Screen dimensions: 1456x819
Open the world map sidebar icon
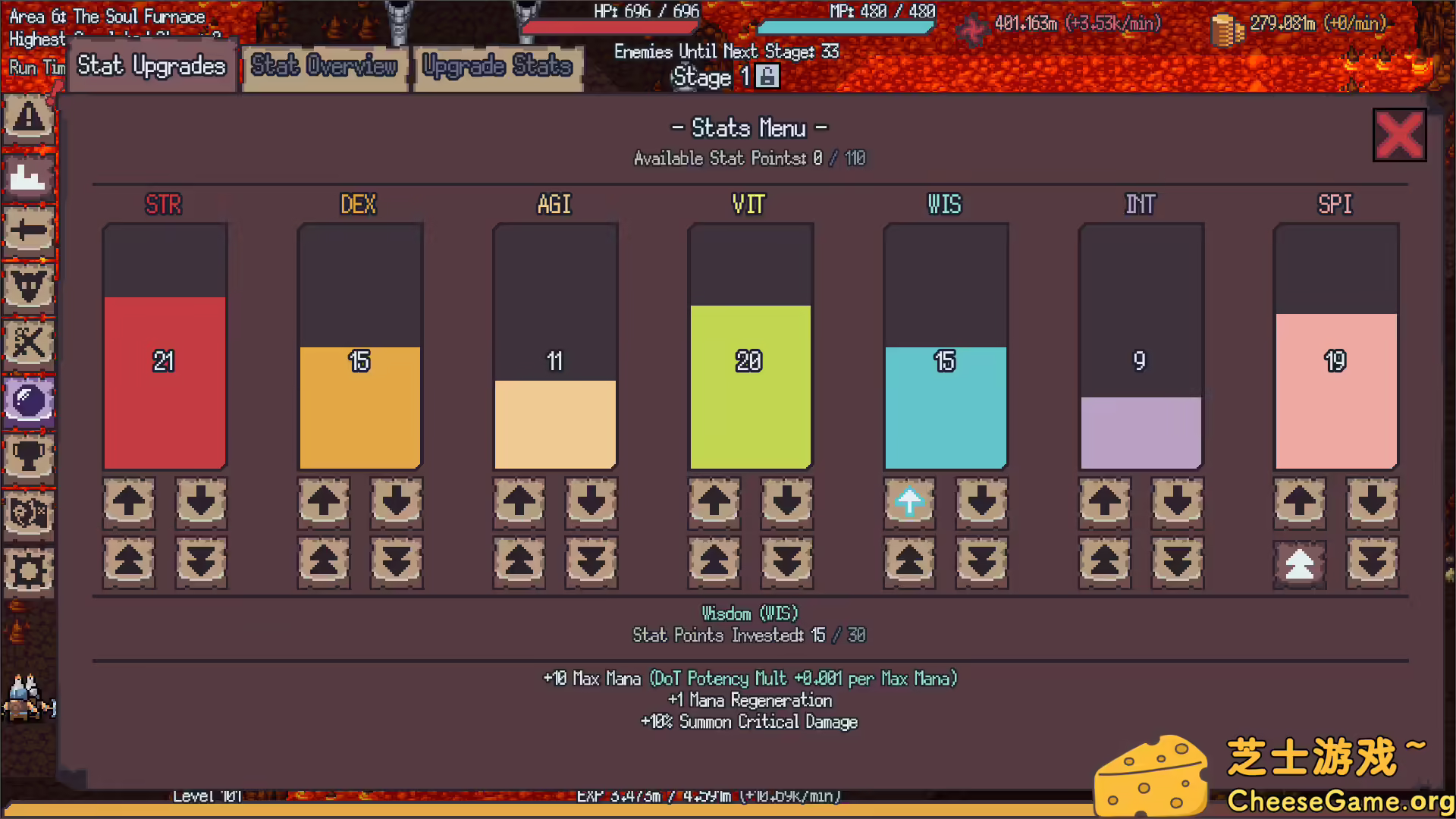click(28, 514)
